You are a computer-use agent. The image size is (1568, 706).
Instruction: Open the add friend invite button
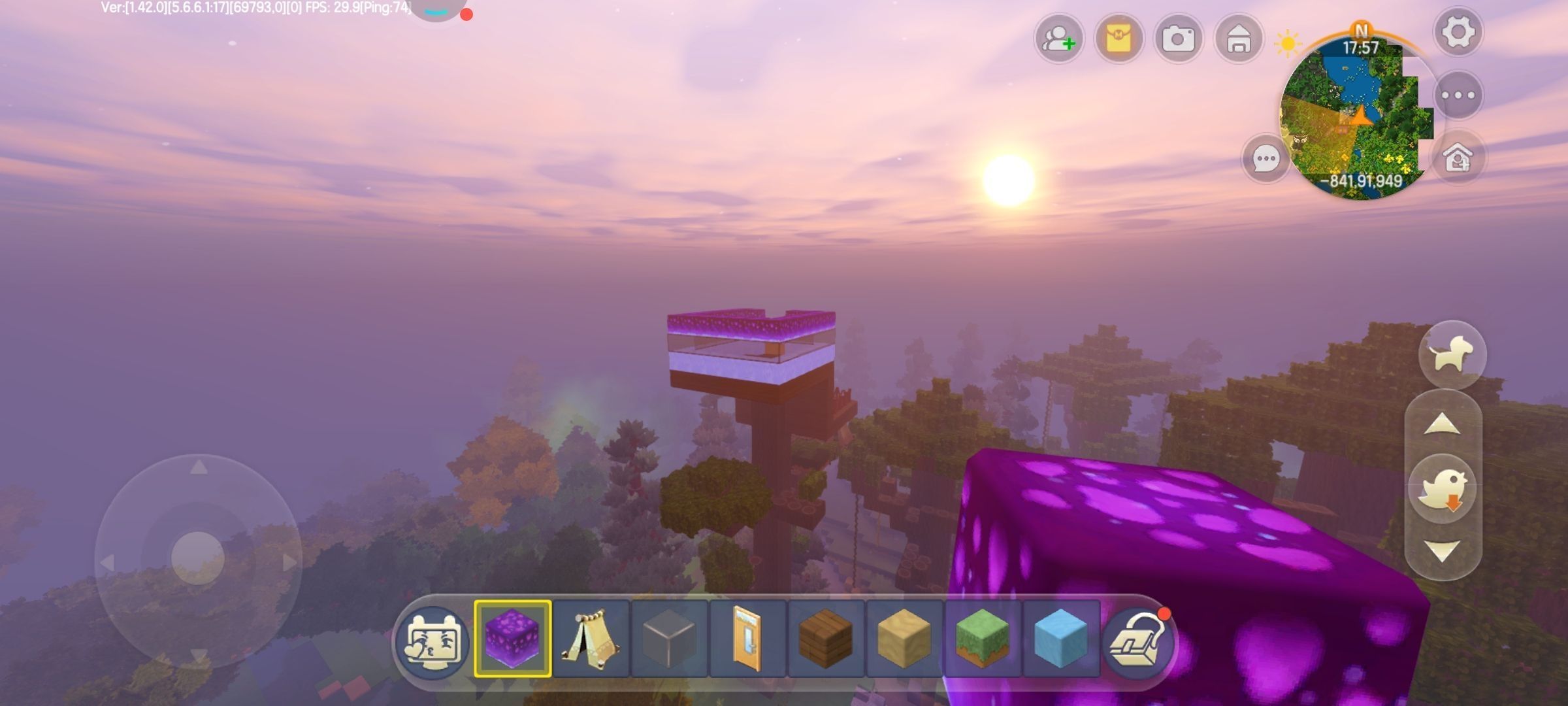[x=1058, y=39]
